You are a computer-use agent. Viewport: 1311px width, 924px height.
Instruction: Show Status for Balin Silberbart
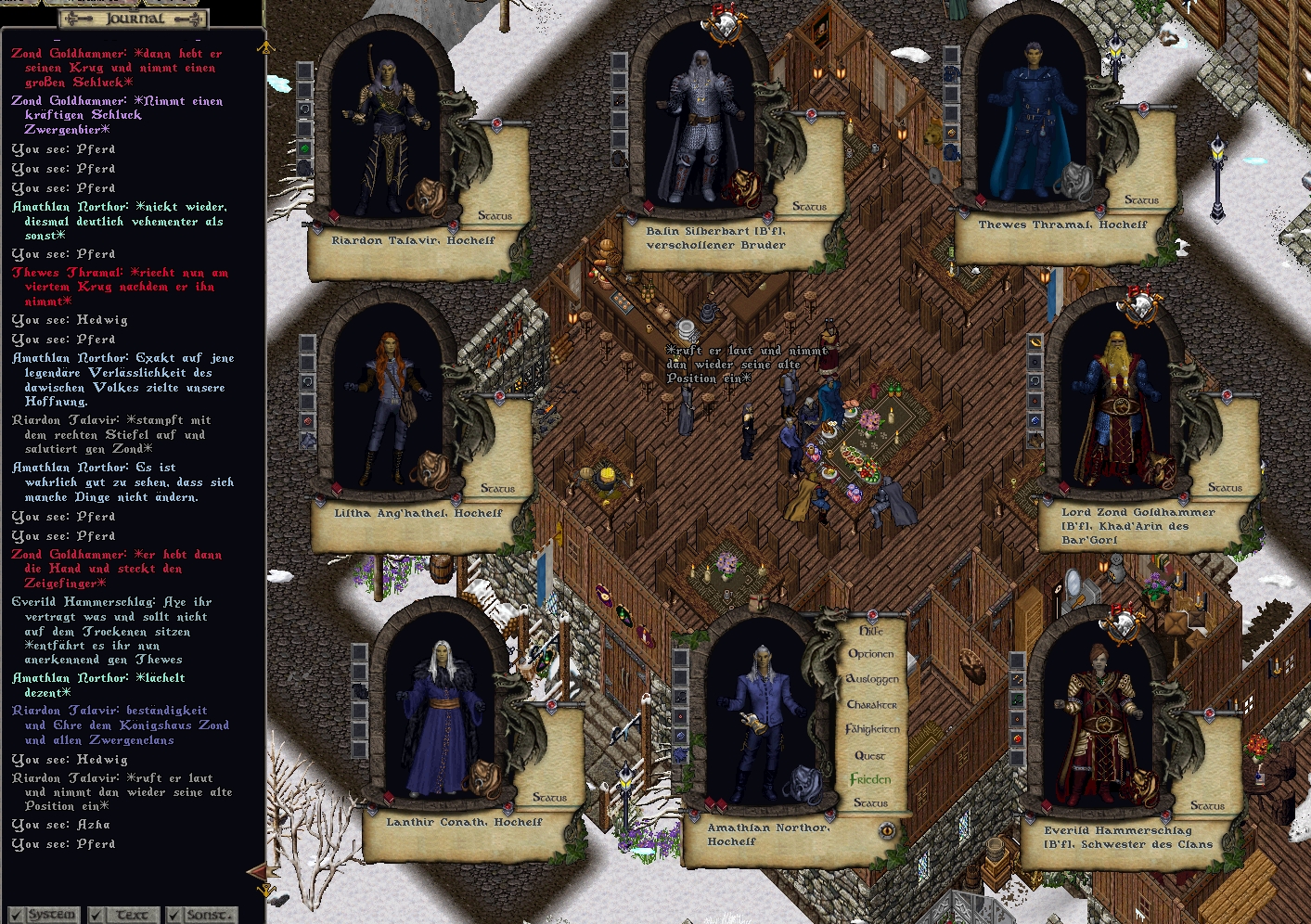click(809, 206)
